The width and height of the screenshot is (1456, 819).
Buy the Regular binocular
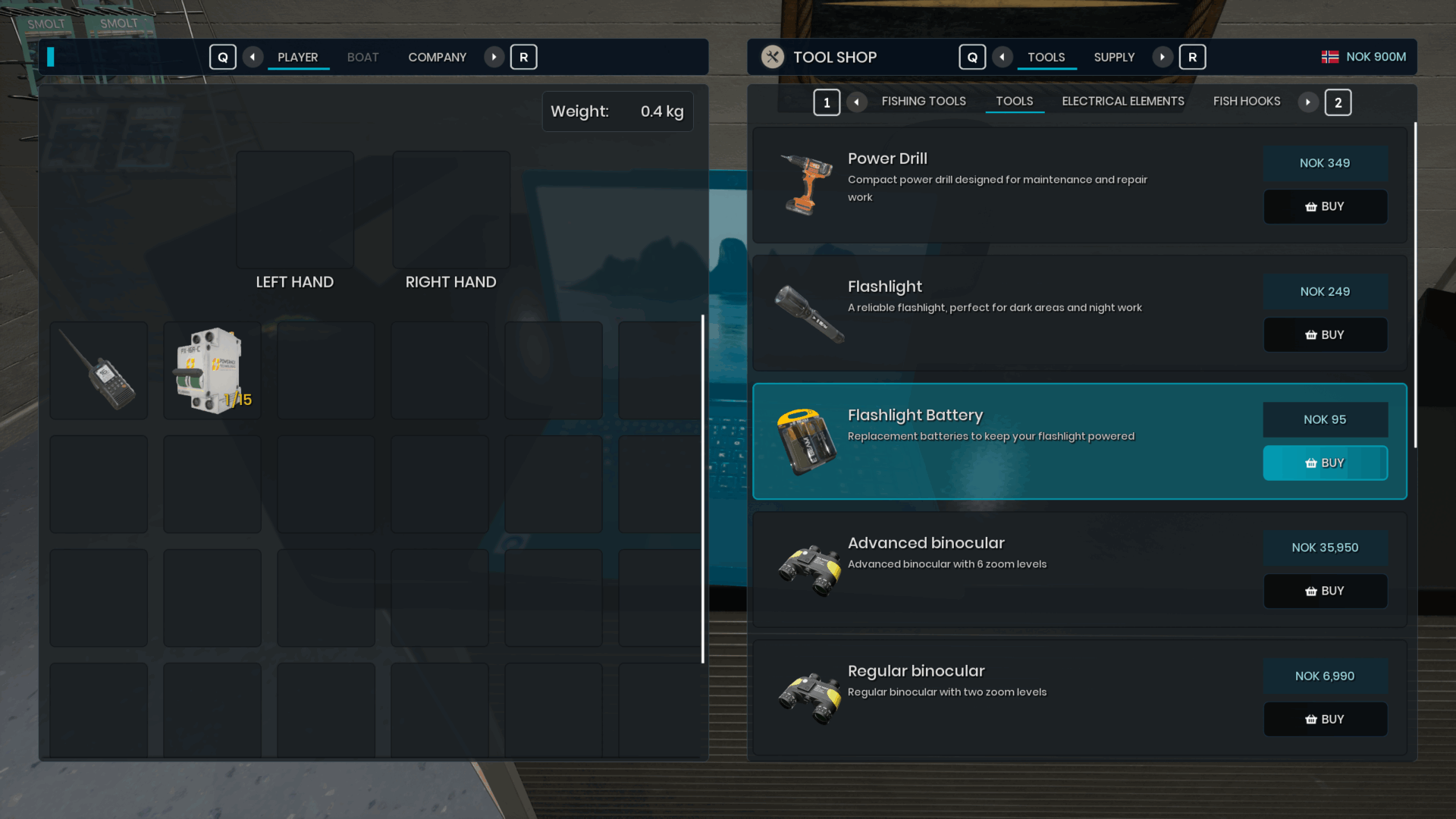click(x=1325, y=719)
